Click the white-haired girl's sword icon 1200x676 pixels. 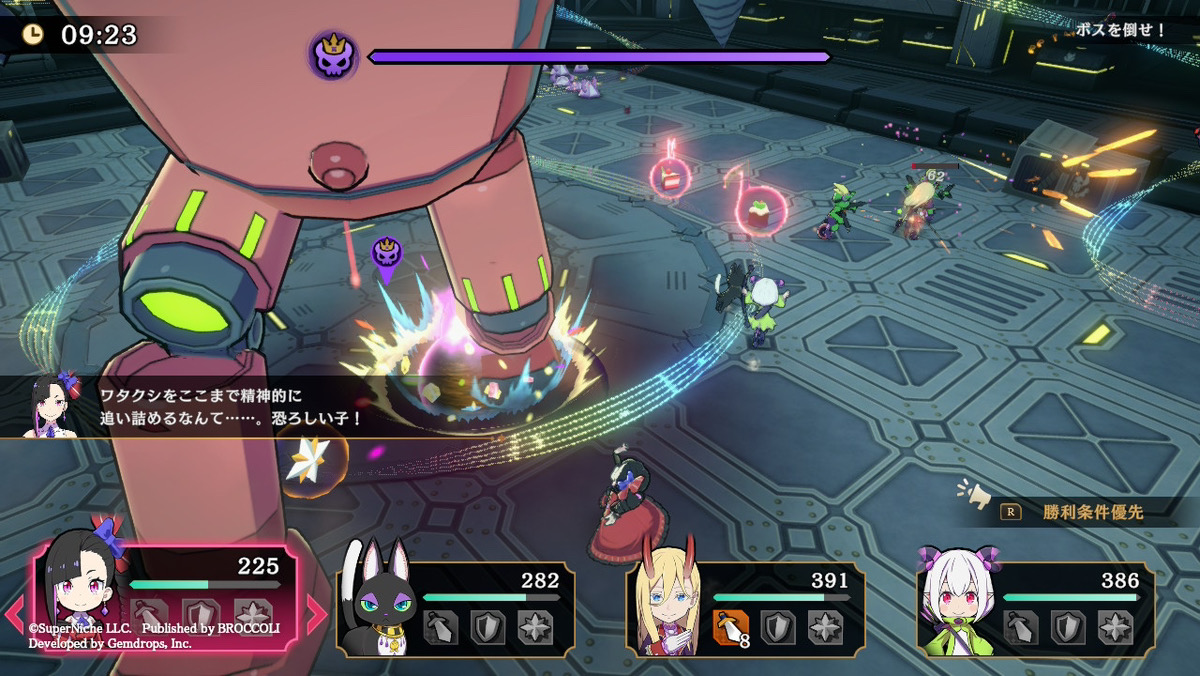coord(1021,627)
